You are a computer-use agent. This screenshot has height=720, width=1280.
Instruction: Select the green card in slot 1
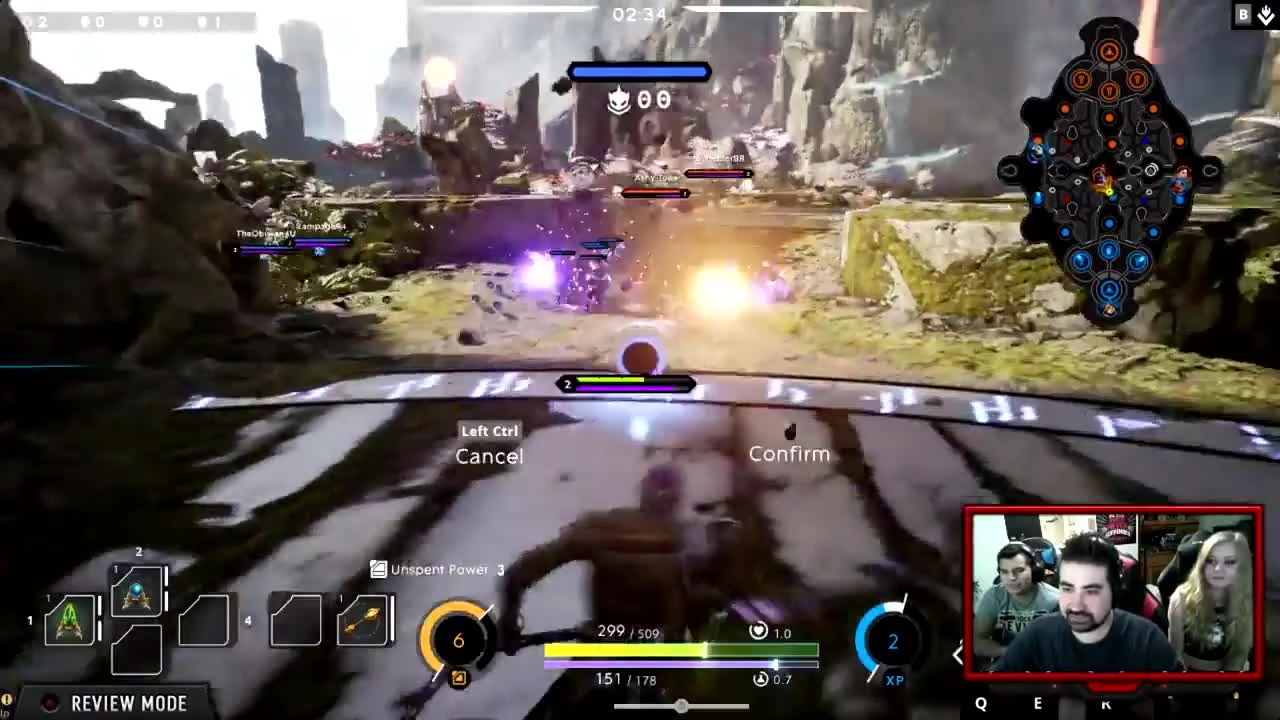68,618
